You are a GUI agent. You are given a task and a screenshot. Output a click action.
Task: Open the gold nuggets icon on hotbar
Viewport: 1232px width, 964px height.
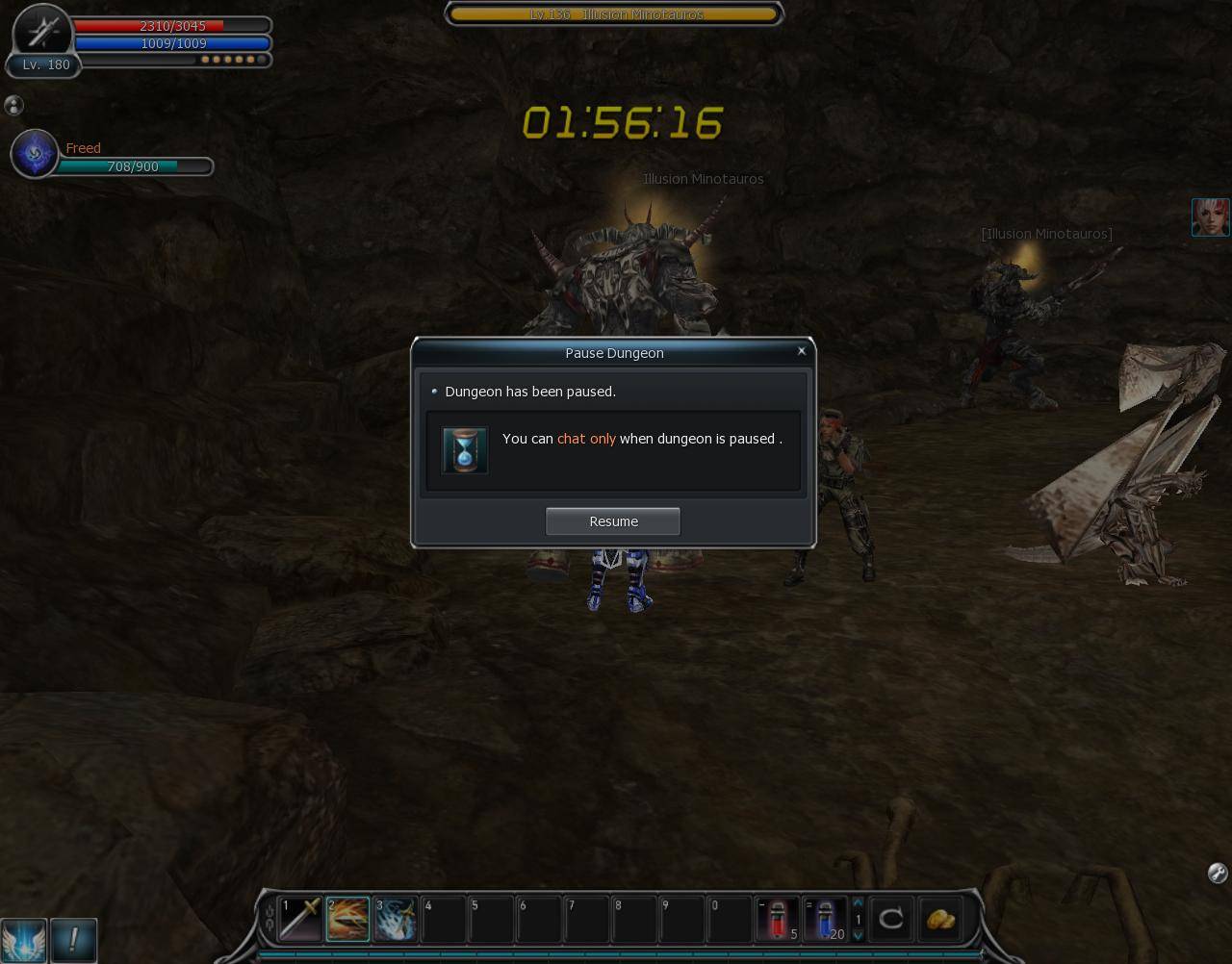940,919
